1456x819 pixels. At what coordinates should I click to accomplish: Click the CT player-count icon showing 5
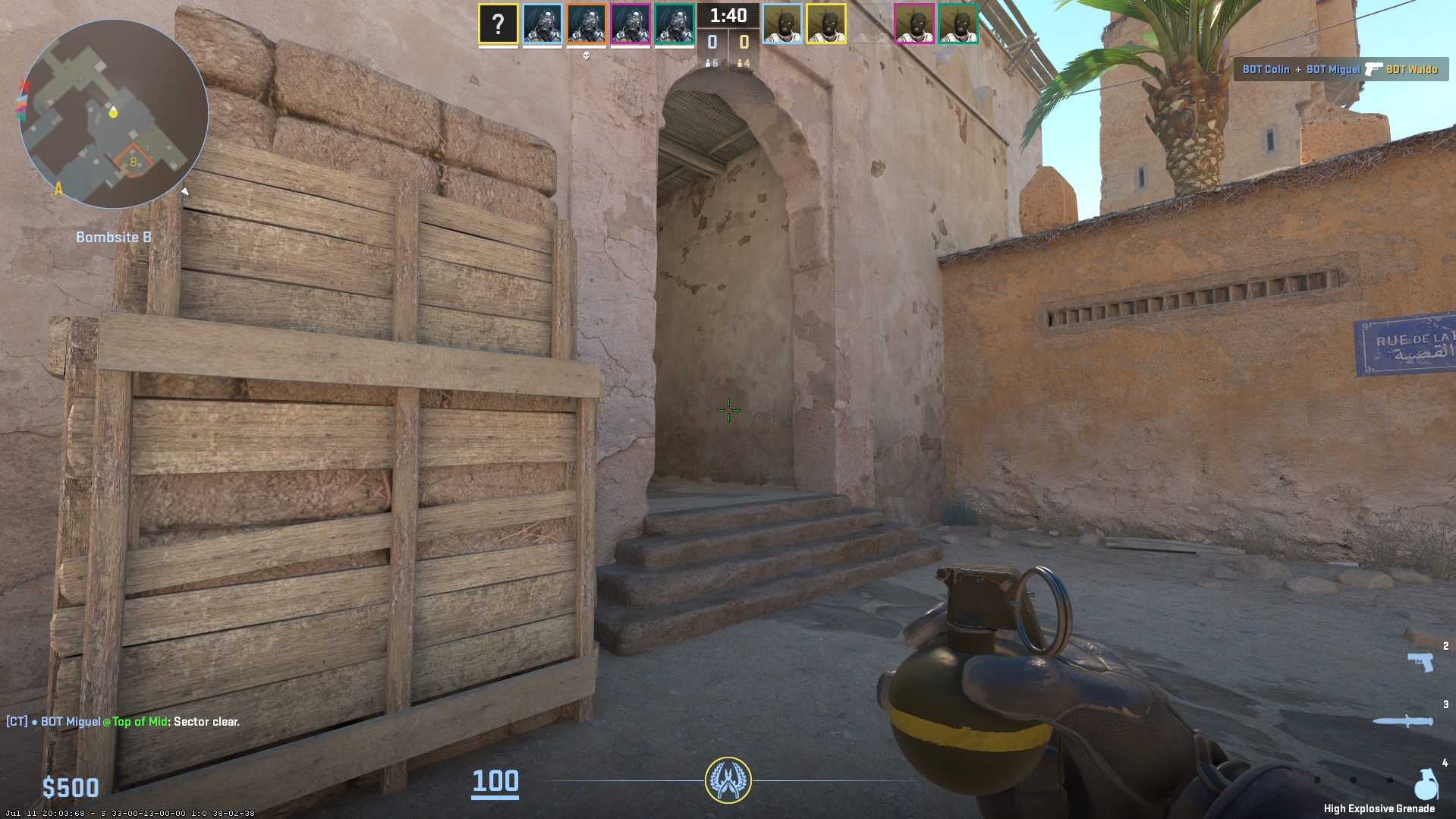(x=712, y=64)
